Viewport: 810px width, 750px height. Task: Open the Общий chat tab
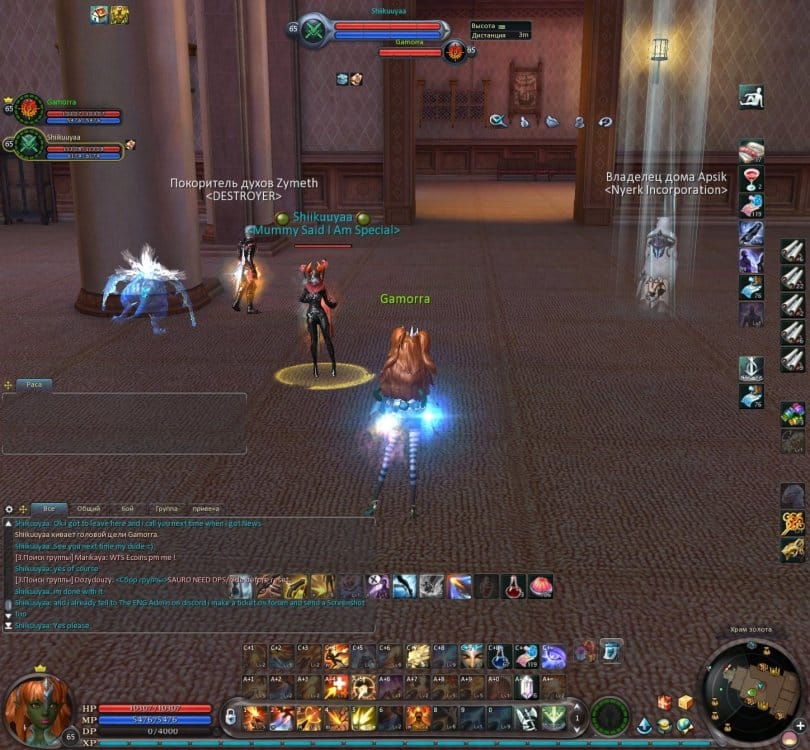click(x=88, y=508)
